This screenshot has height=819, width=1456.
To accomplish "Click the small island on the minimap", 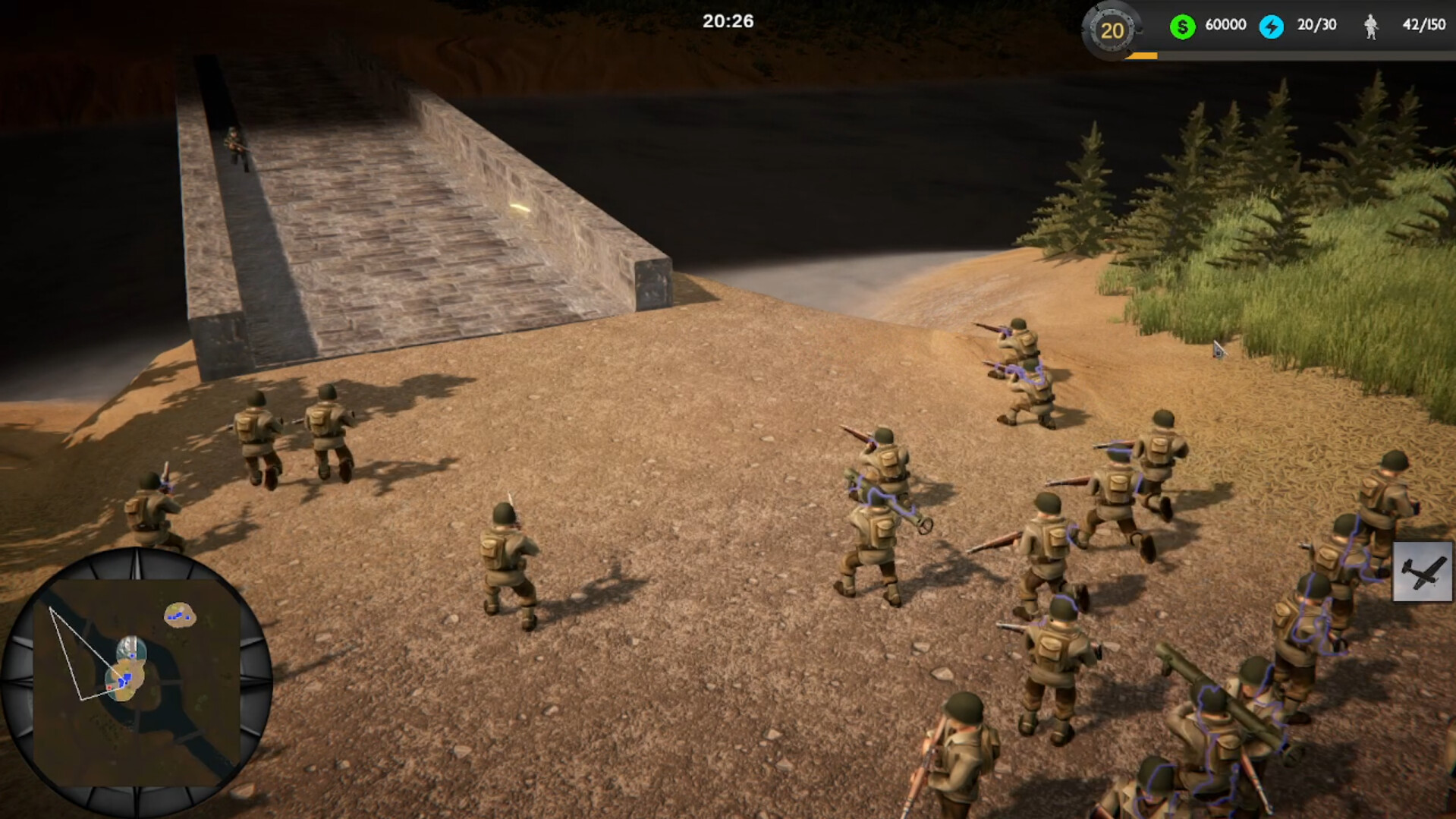I will click(180, 615).
